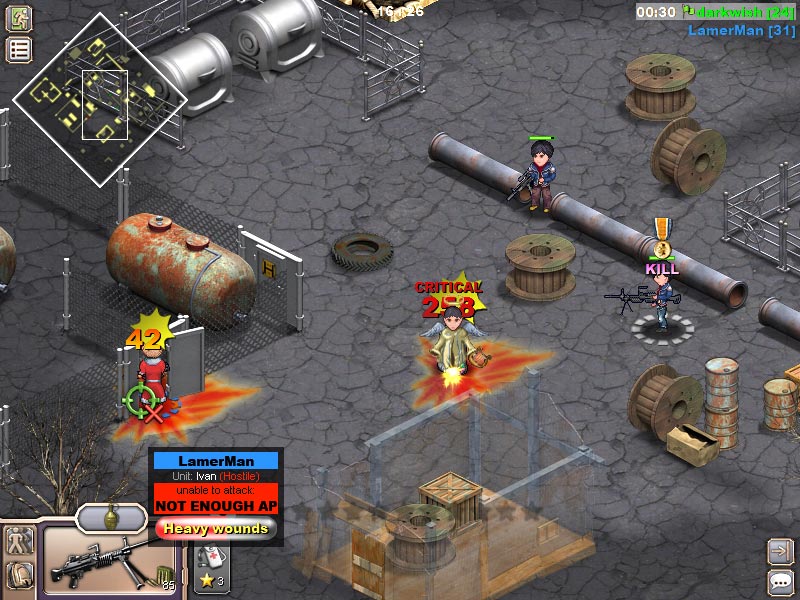Image resolution: width=800 pixels, height=600 pixels.
Task: Click the green exit-battle icon
Action: (18, 18)
